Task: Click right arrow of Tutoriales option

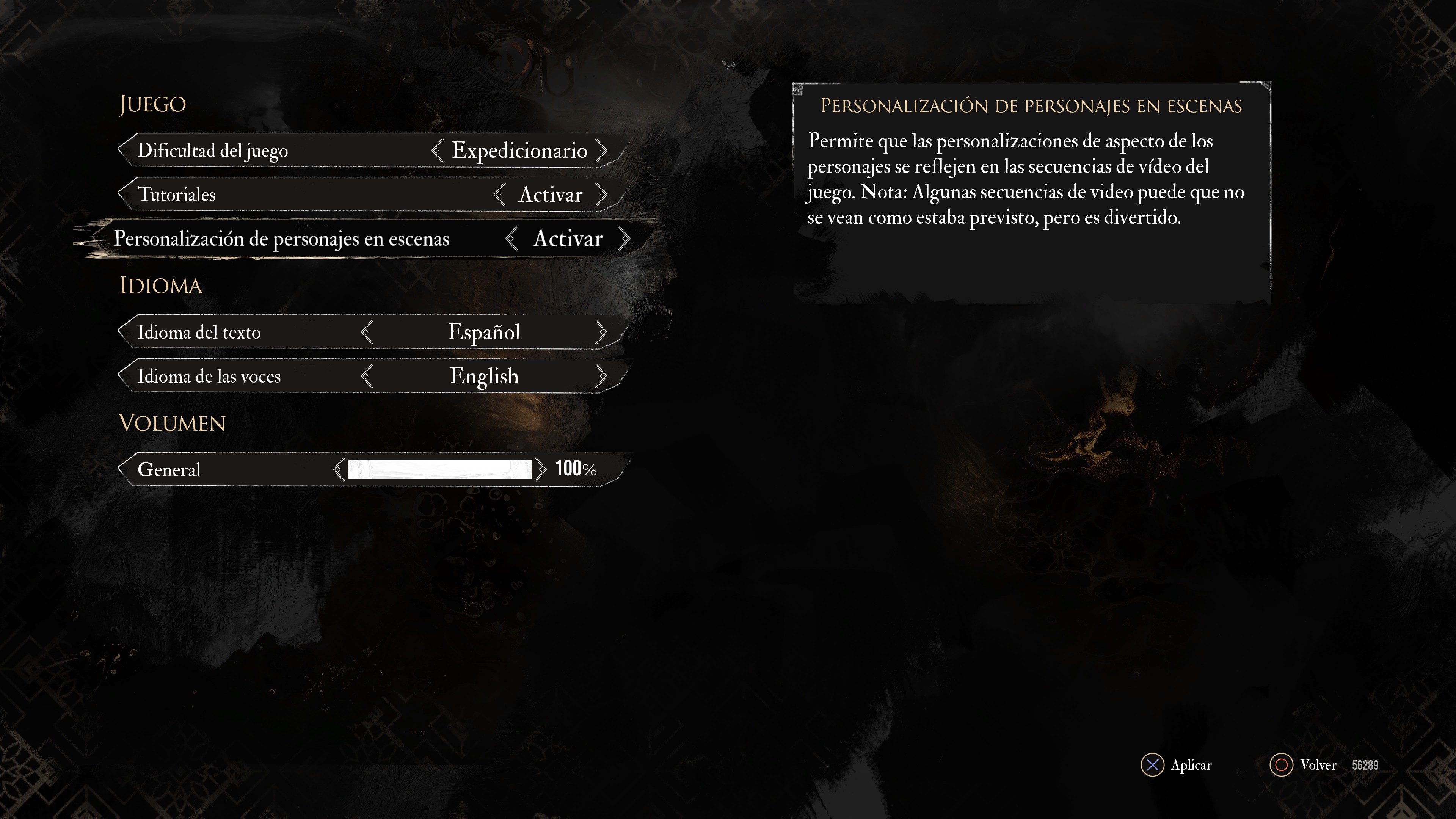Action: 601,195
